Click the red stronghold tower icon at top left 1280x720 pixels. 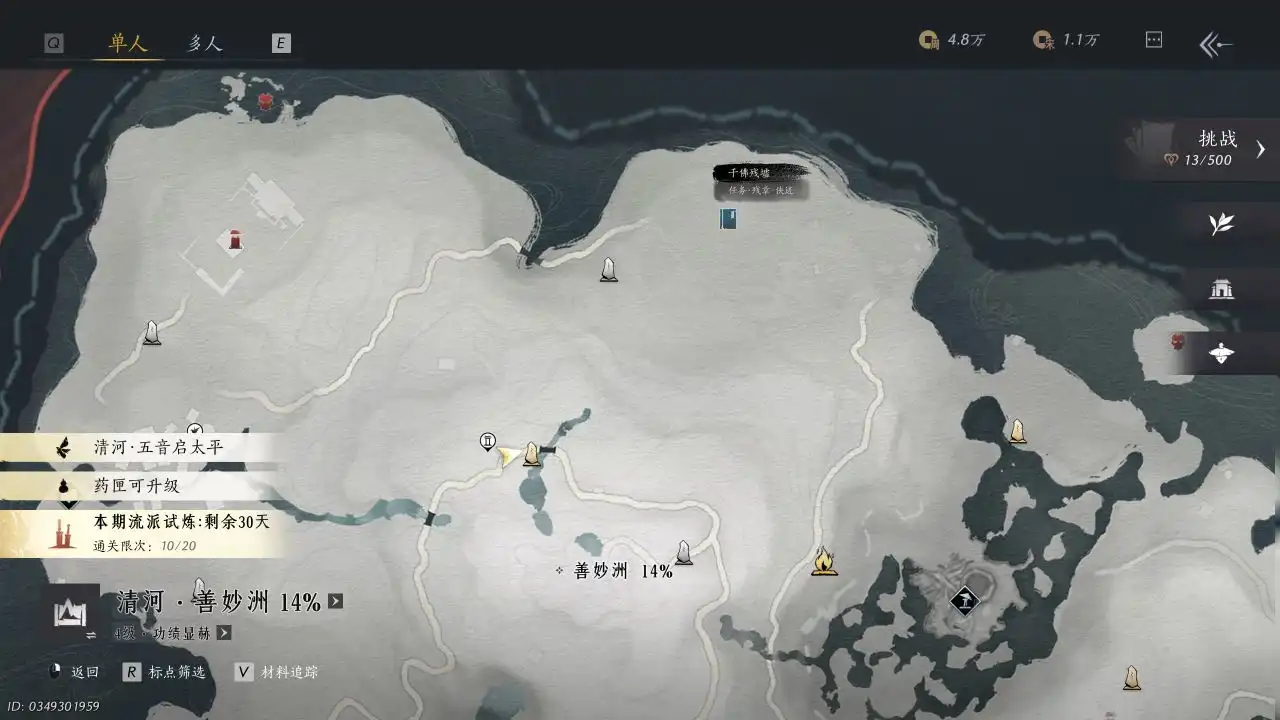pyautogui.click(x=232, y=240)
